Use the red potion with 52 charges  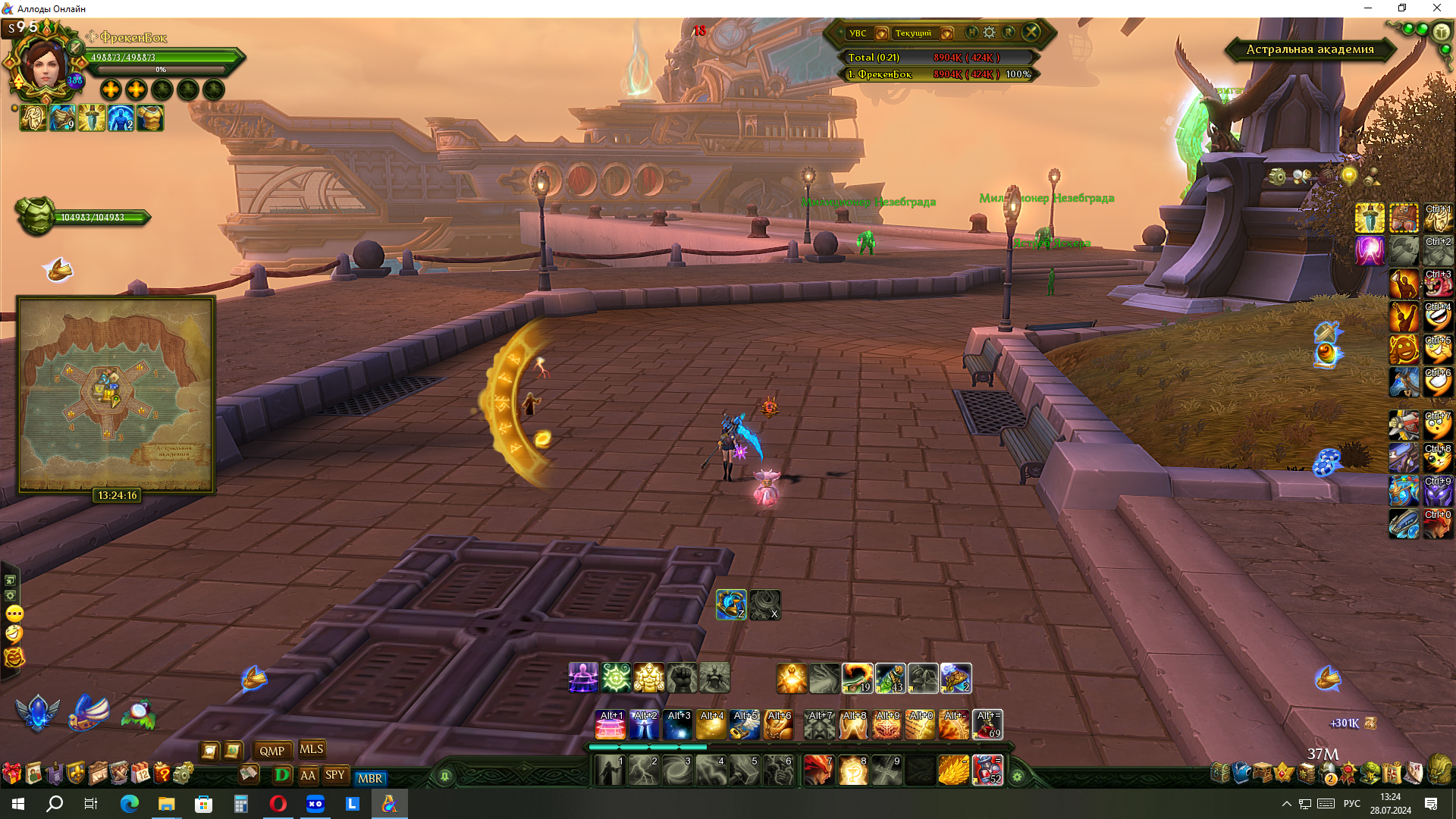pos(987,770)
